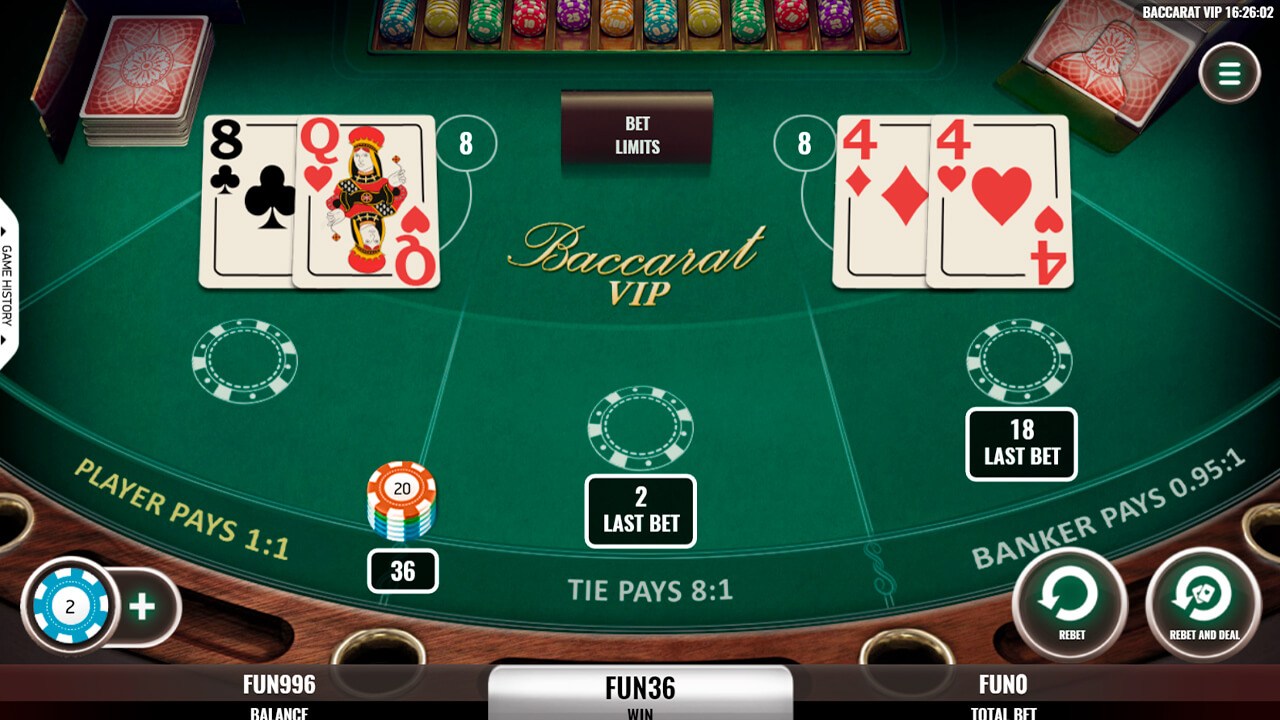
Task: Click the 18 LAST BET banker button
Action: pos(1022,443)
